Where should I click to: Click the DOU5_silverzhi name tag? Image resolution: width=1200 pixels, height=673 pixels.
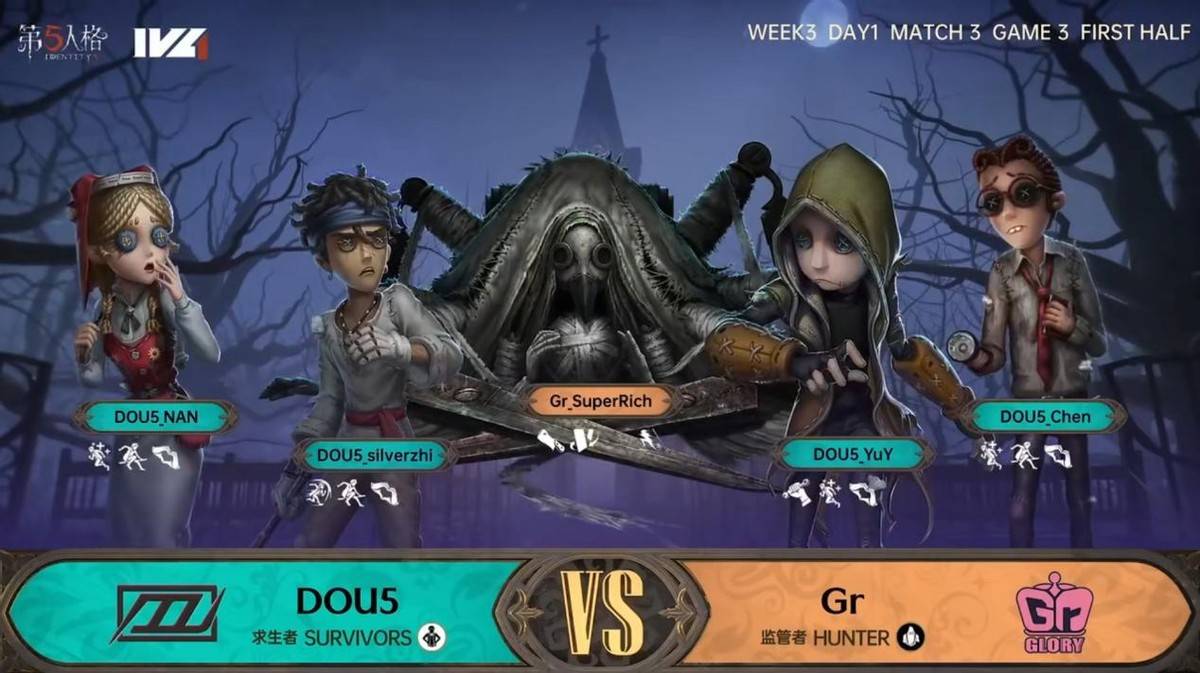coord(376,455)
